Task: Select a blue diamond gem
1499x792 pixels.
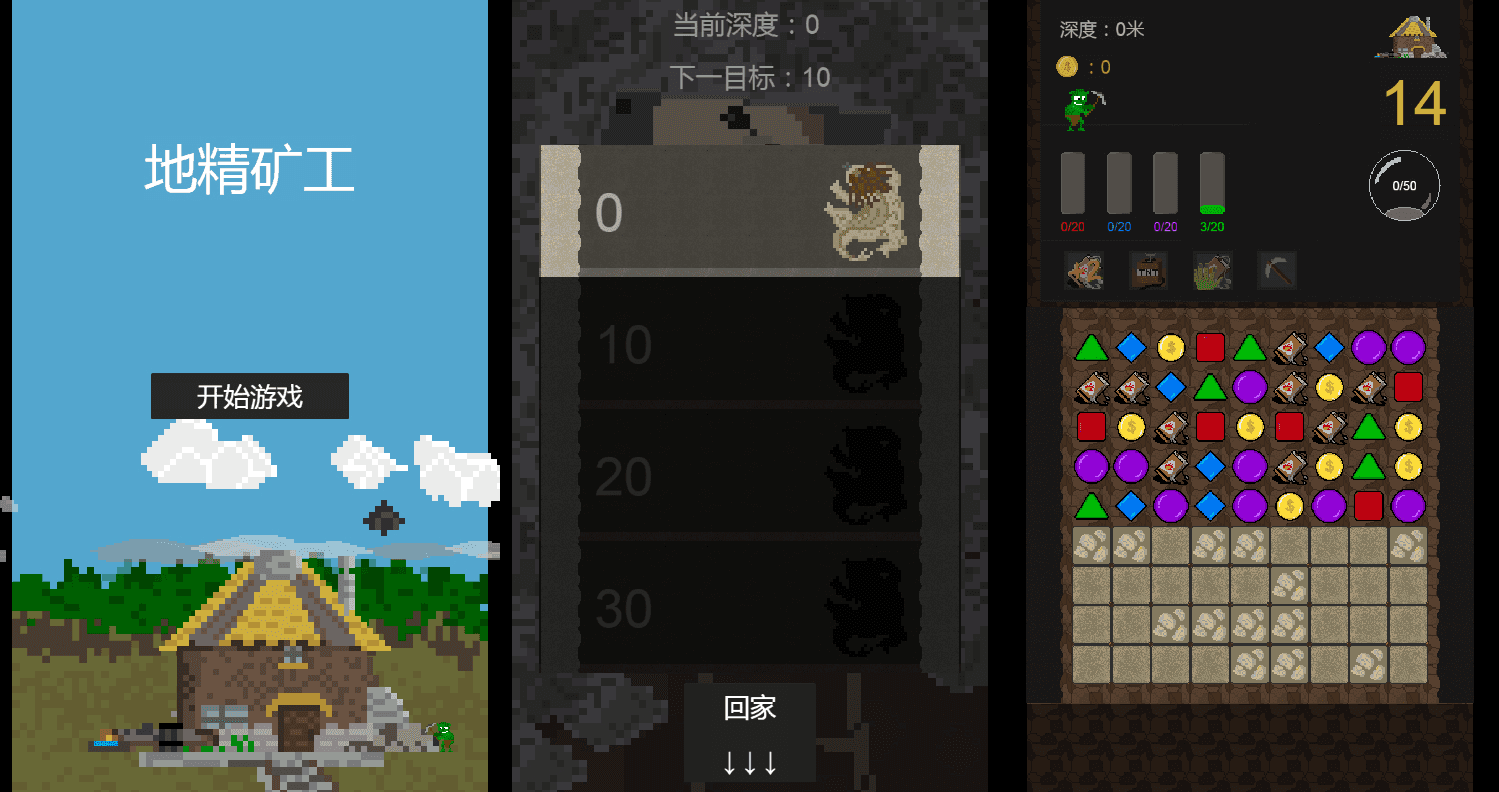Action: [x=1132, y=347]
